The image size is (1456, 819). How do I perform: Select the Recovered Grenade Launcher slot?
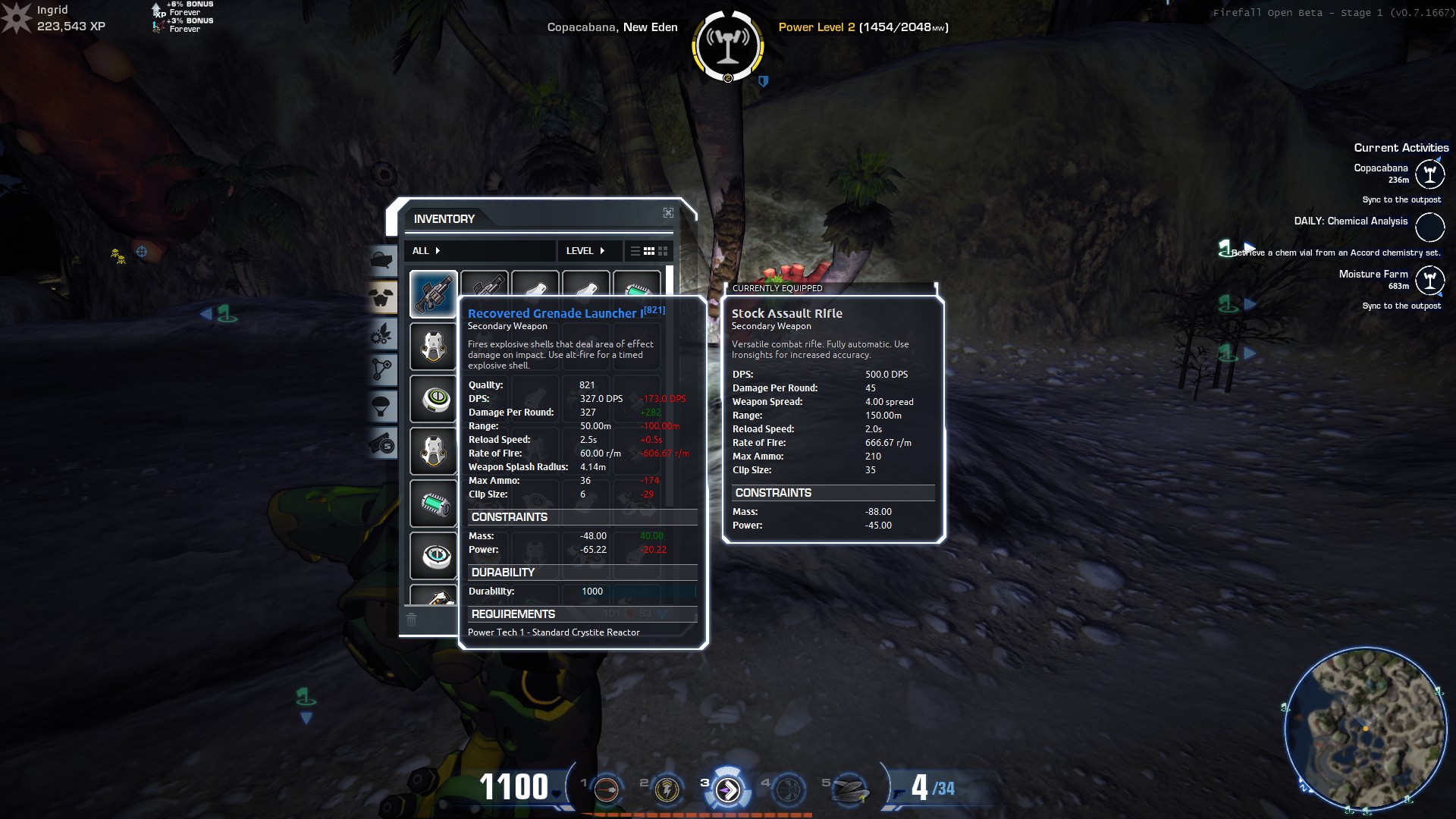click(x=433, y=294)
